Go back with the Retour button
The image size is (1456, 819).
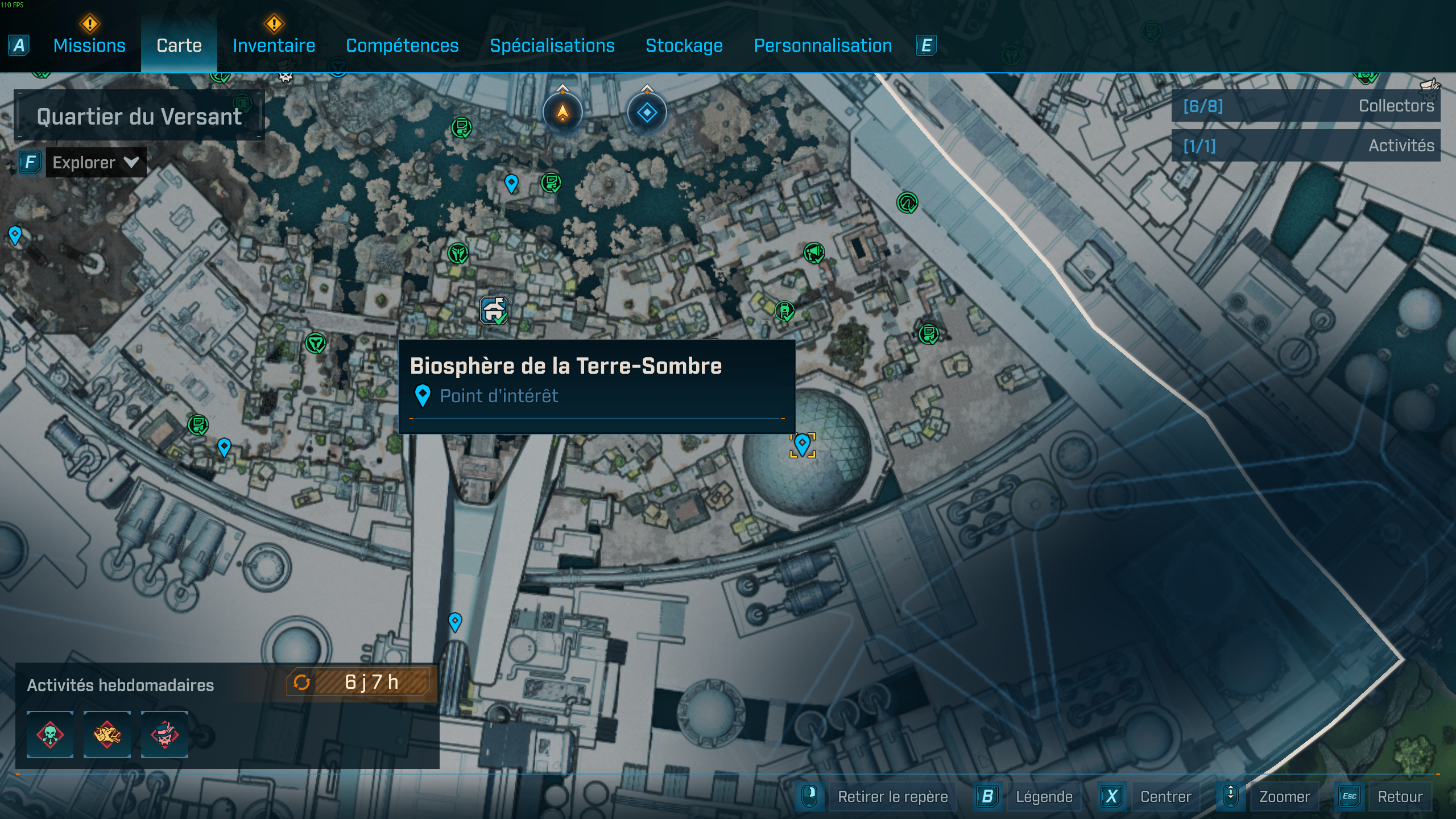1399,796
